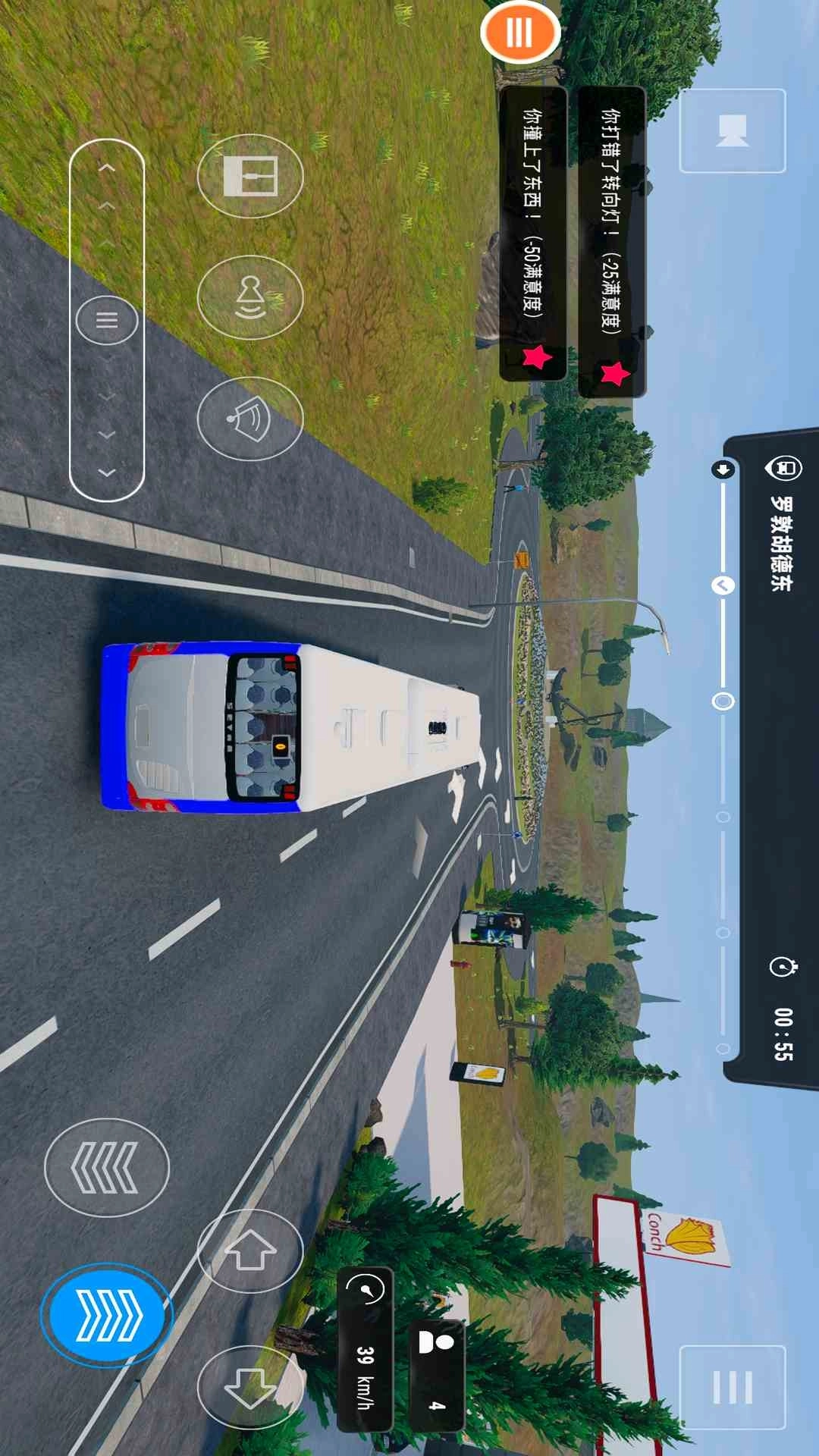This screenshot has width=819, height=1456.
Task: Pause the game with the pause button
Action: pos(732,1387)
